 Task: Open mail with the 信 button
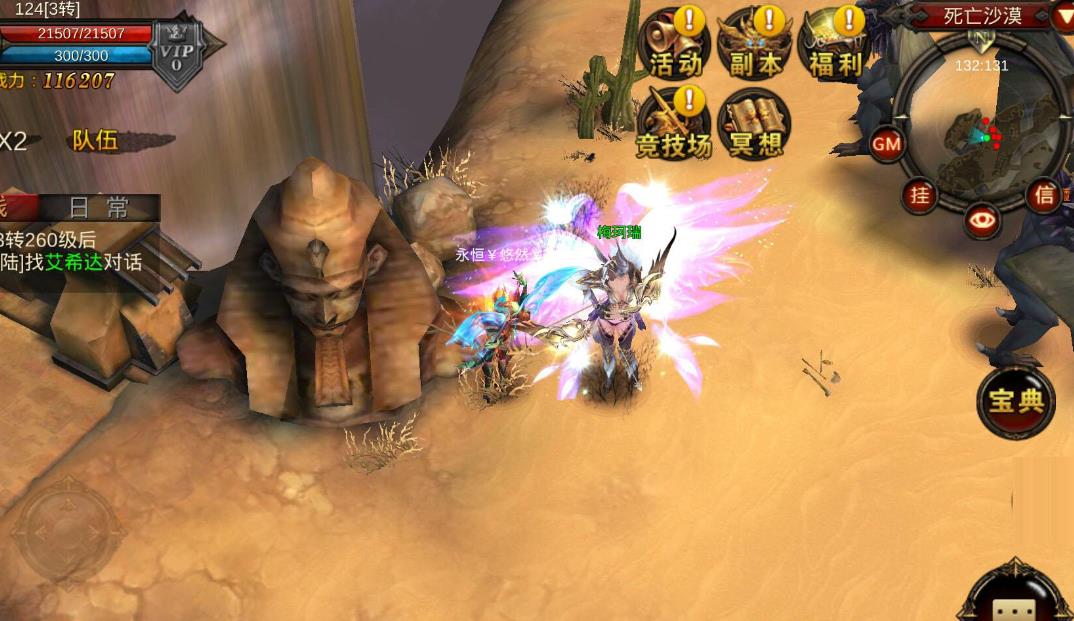pos(1045,195)
